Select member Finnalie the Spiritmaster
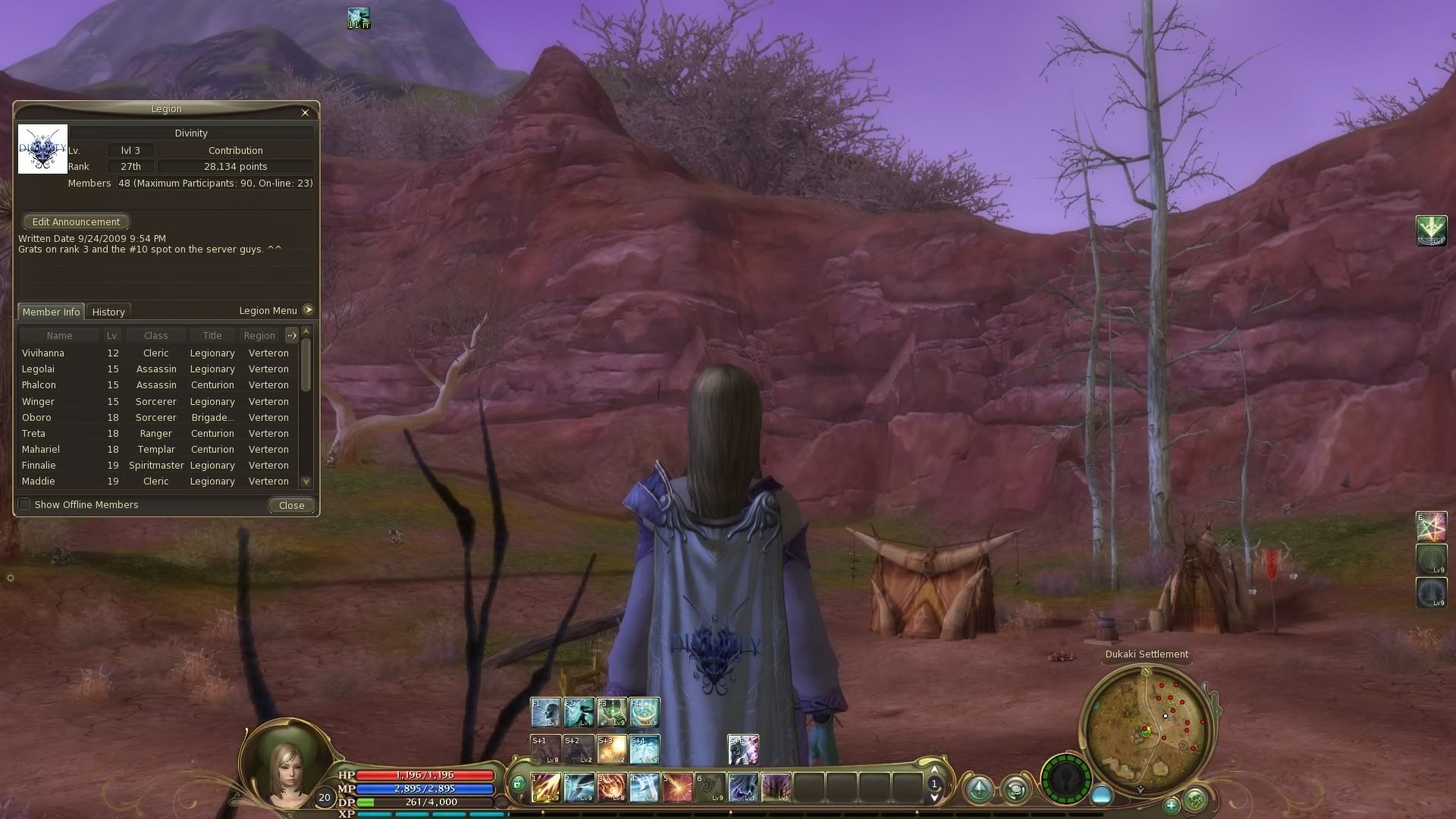The image size is (1456, 819). (x=39, y=466)
